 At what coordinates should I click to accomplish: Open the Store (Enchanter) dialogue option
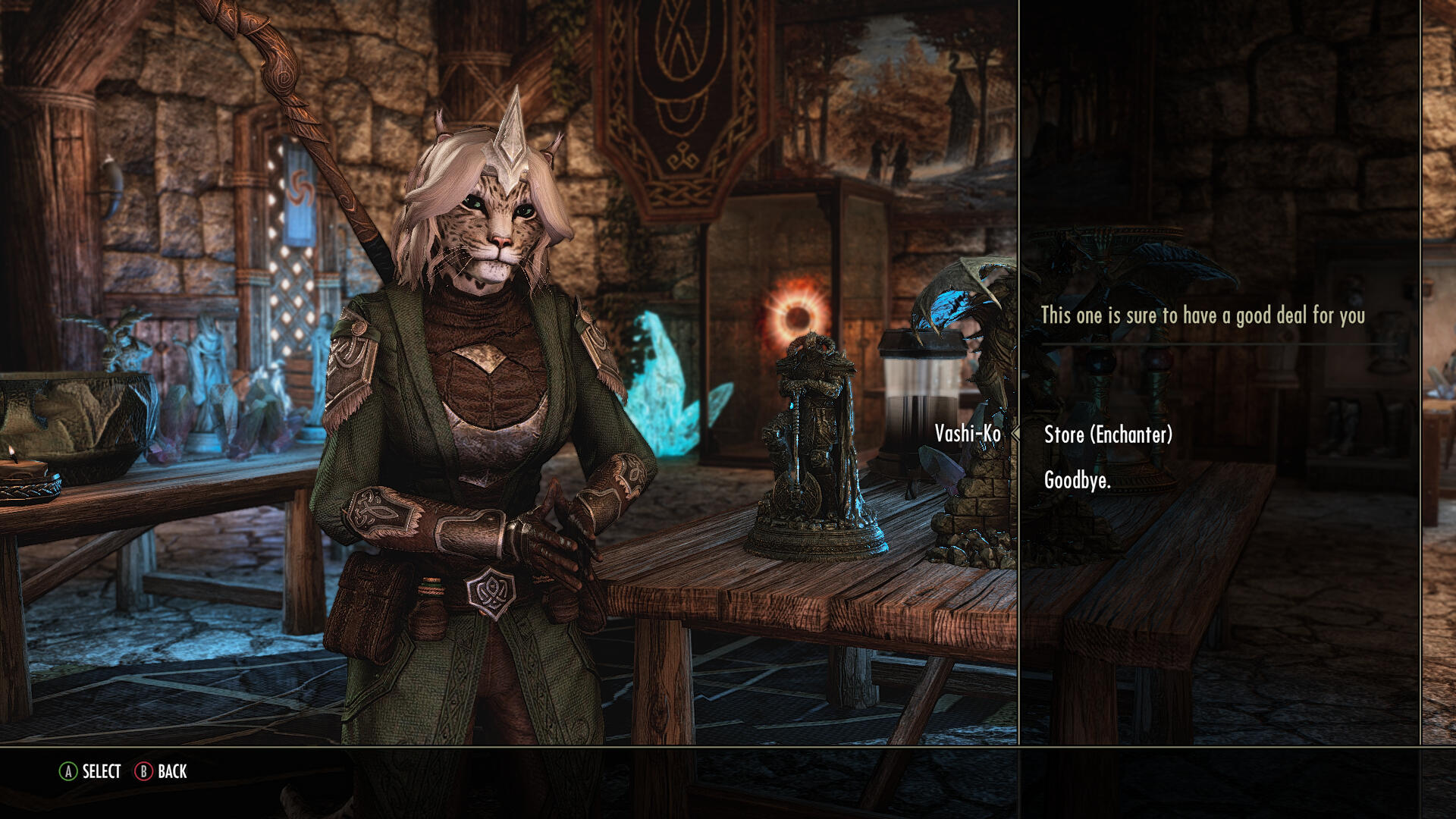pyautogui.click(x=1108, y=435)
